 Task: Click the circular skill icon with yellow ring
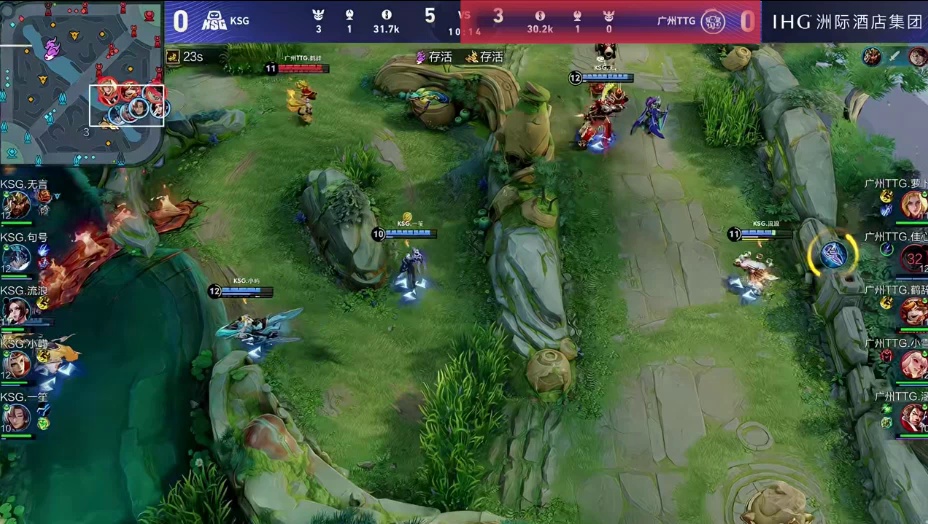click(x=832, y=254)
